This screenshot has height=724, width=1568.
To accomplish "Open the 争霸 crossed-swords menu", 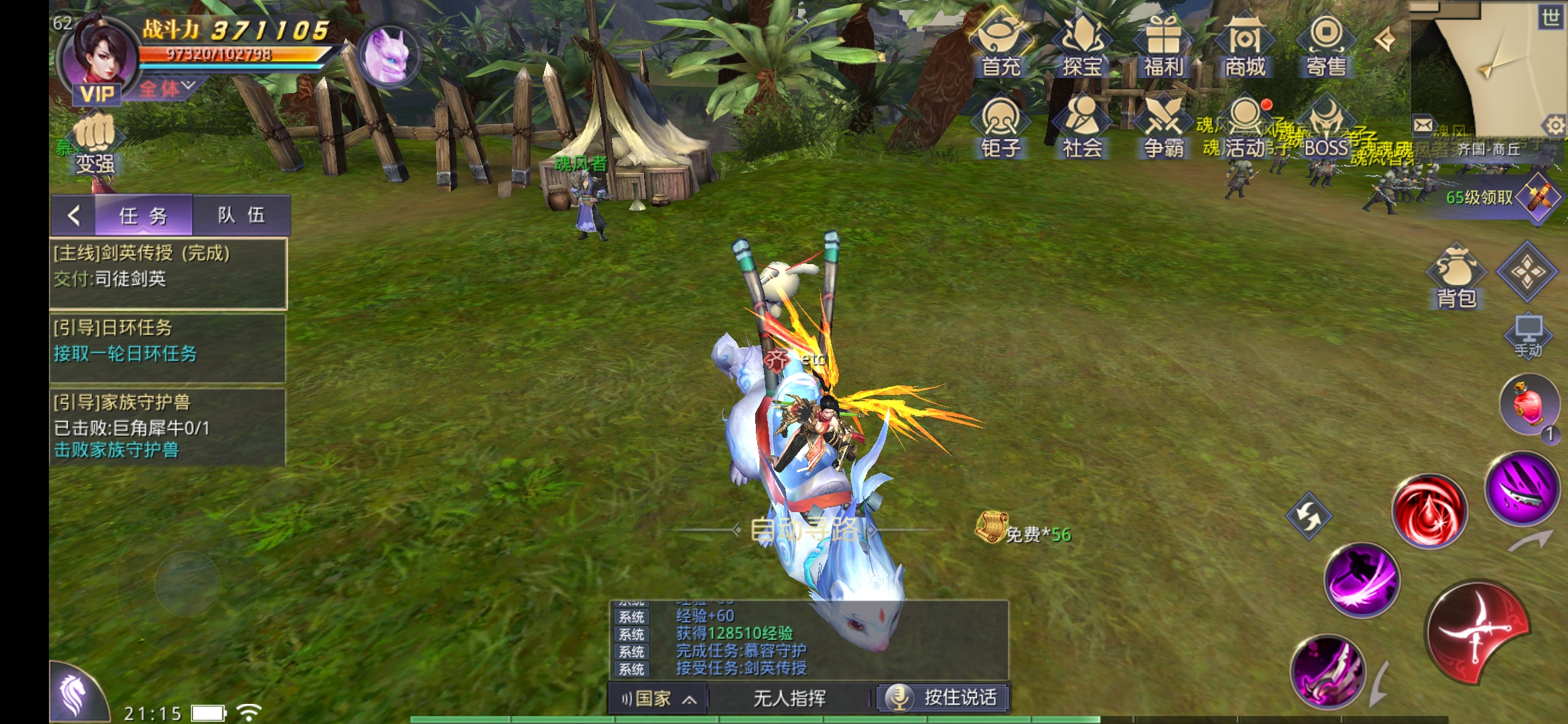I will (1163, 126).
